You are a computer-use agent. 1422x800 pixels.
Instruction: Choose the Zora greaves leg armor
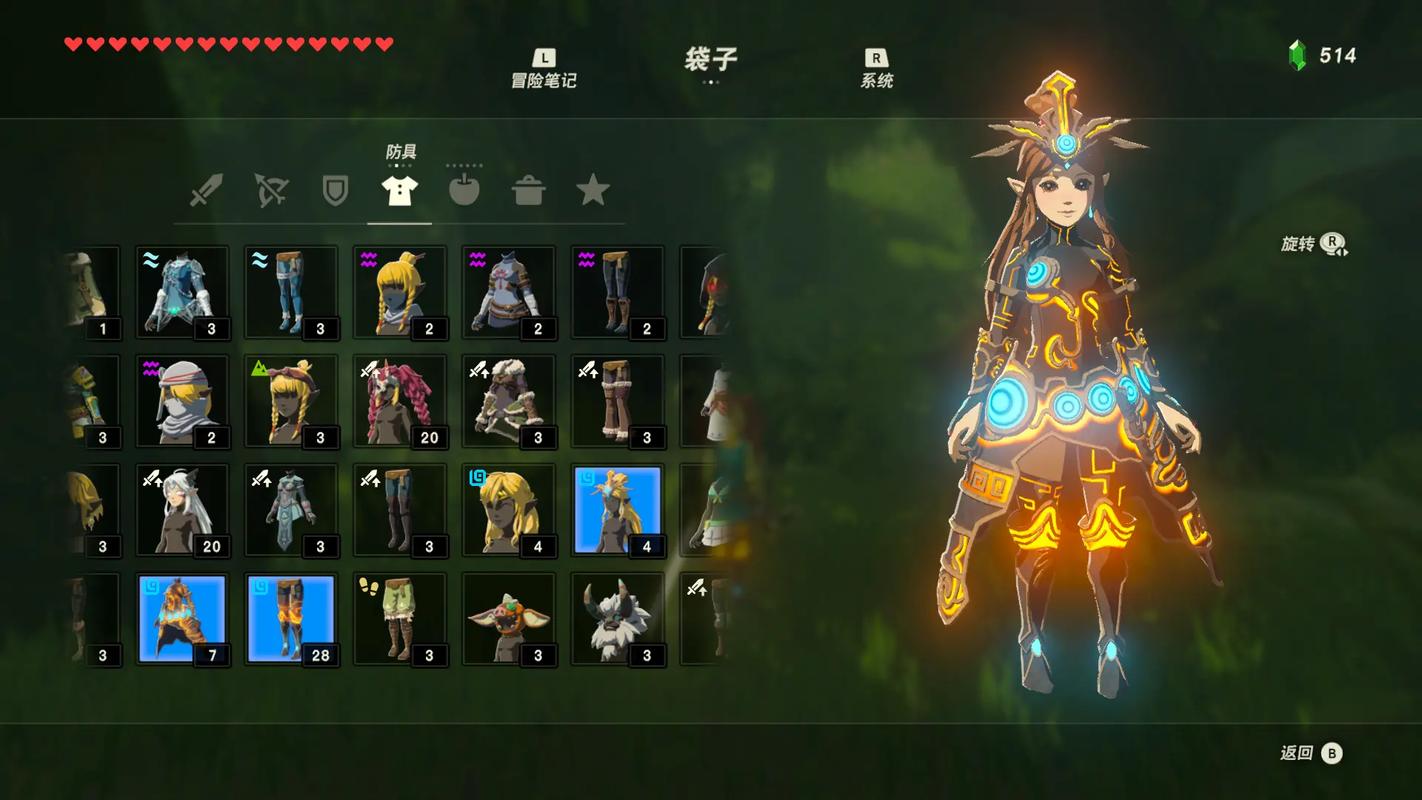[x=291, y=292]
